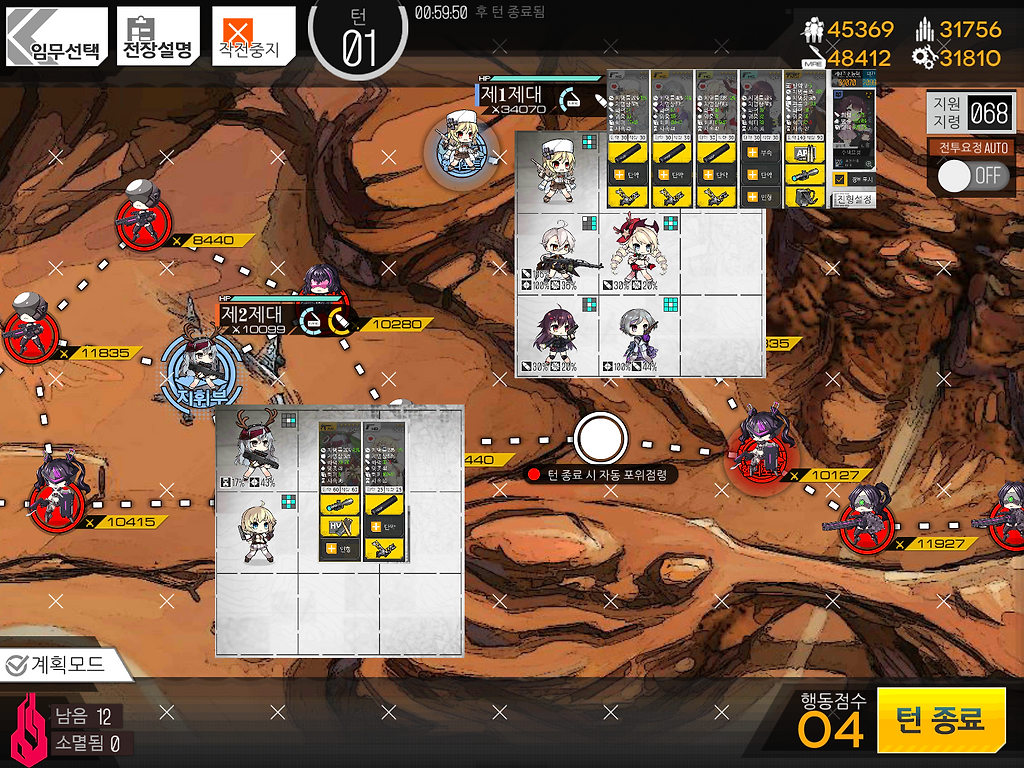Image resolution: width=1024 pixels, height=768 pixels.
Task: Select the AP ammo equipment slot
Action: (x=804, y=152)
